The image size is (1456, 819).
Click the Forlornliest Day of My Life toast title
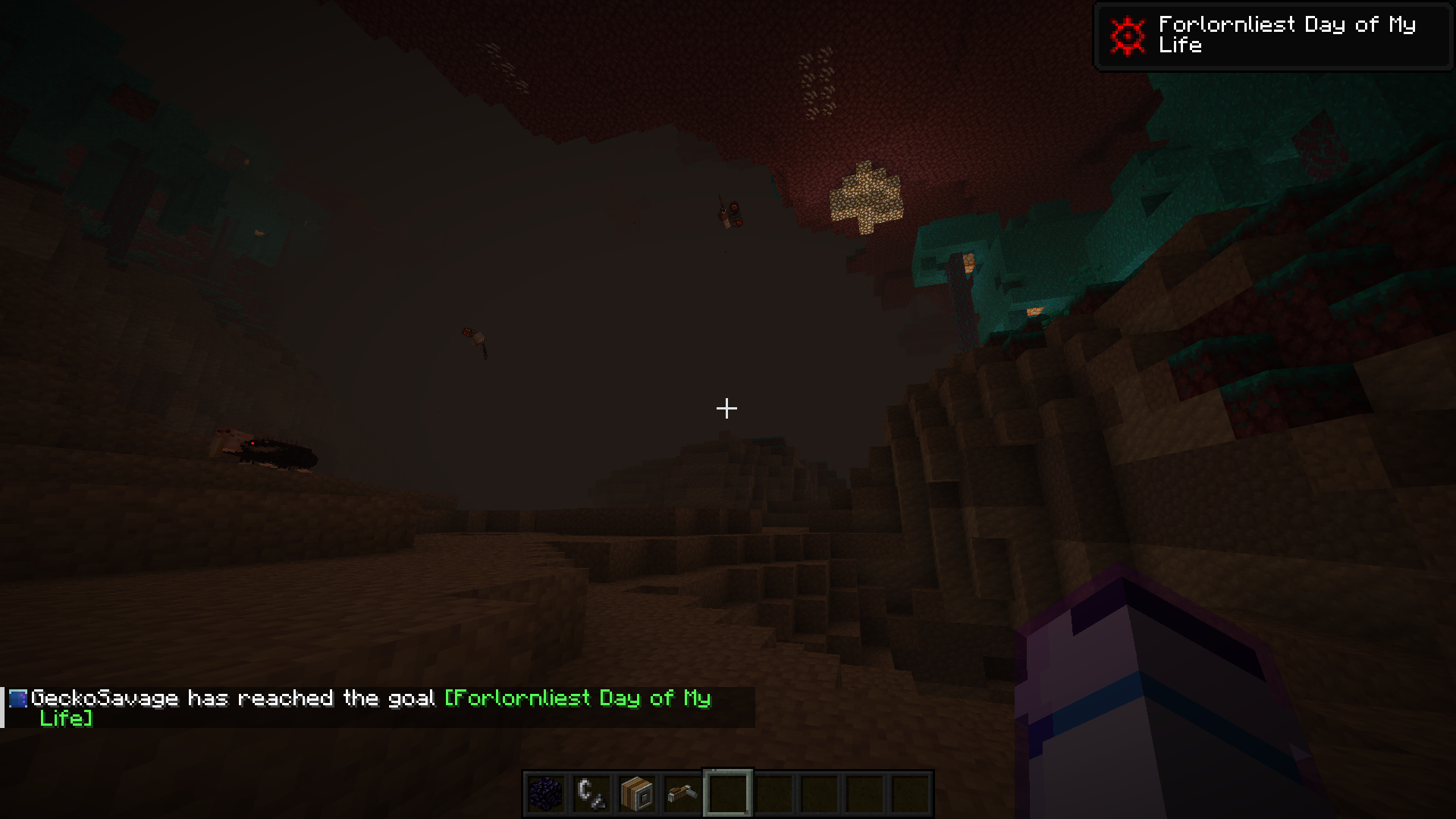(x=1282, y=35)
